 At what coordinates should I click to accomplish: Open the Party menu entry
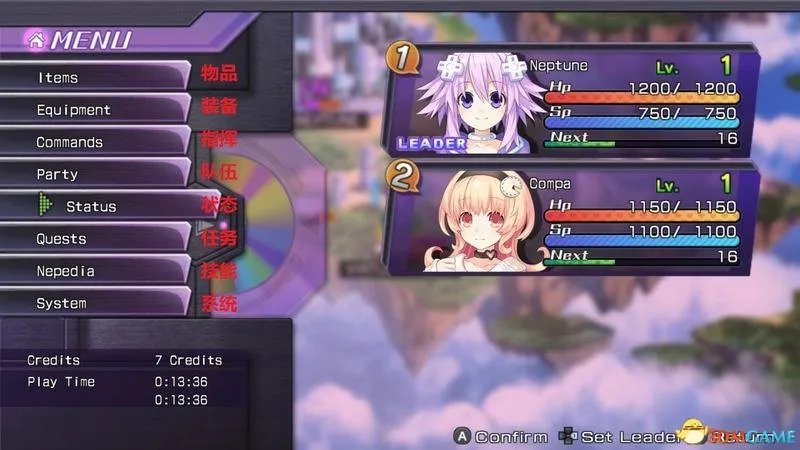95,174
